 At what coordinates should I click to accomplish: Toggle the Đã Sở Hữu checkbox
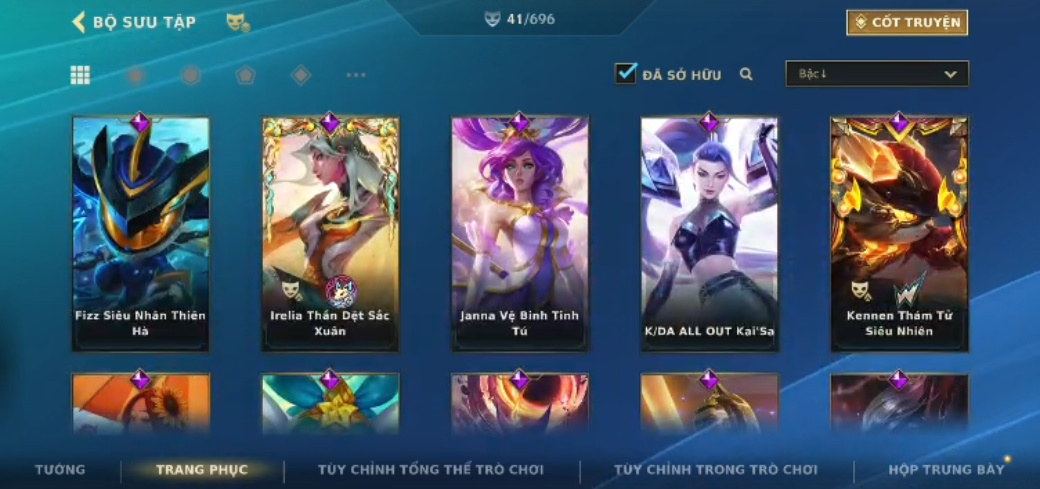tap(626, 73)
